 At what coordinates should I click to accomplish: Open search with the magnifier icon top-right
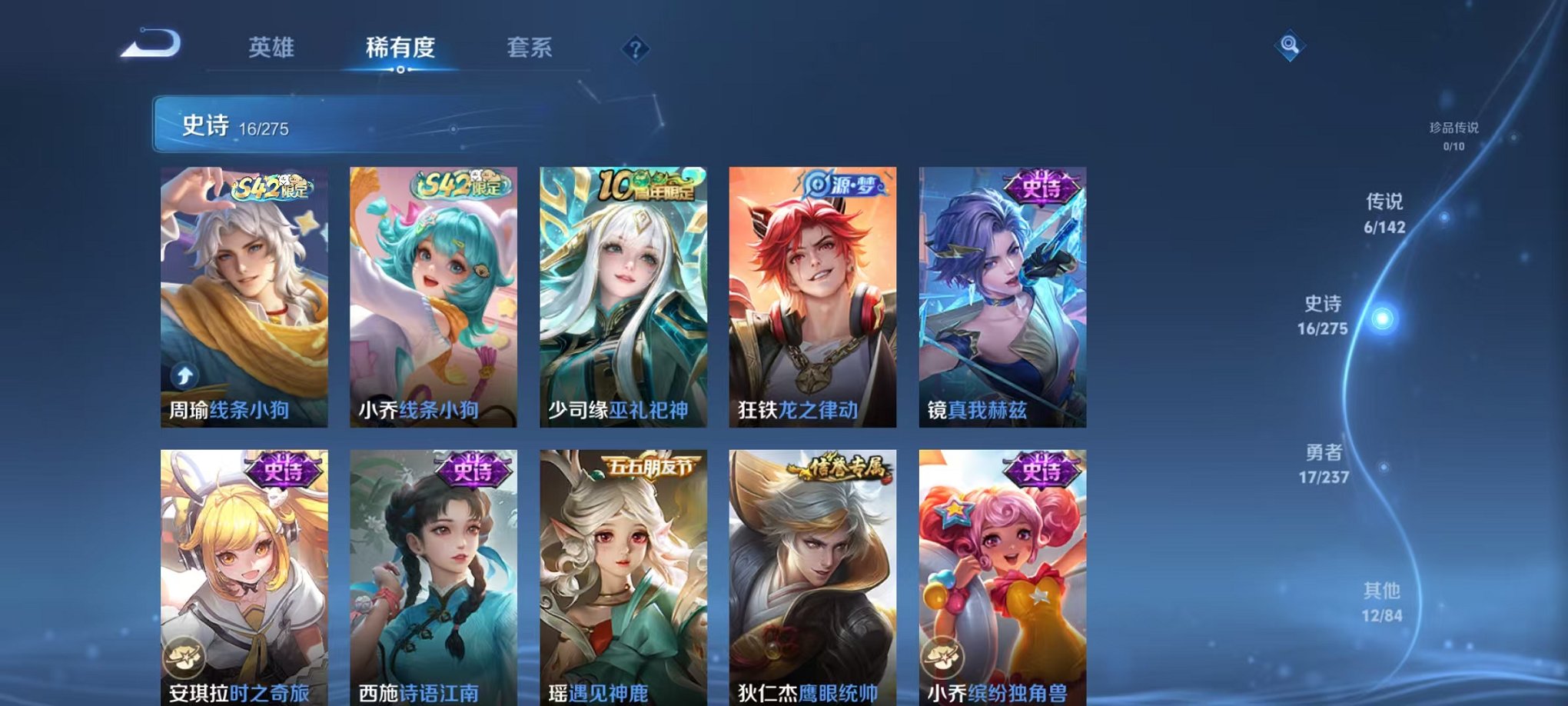[x=1291, y=44]
